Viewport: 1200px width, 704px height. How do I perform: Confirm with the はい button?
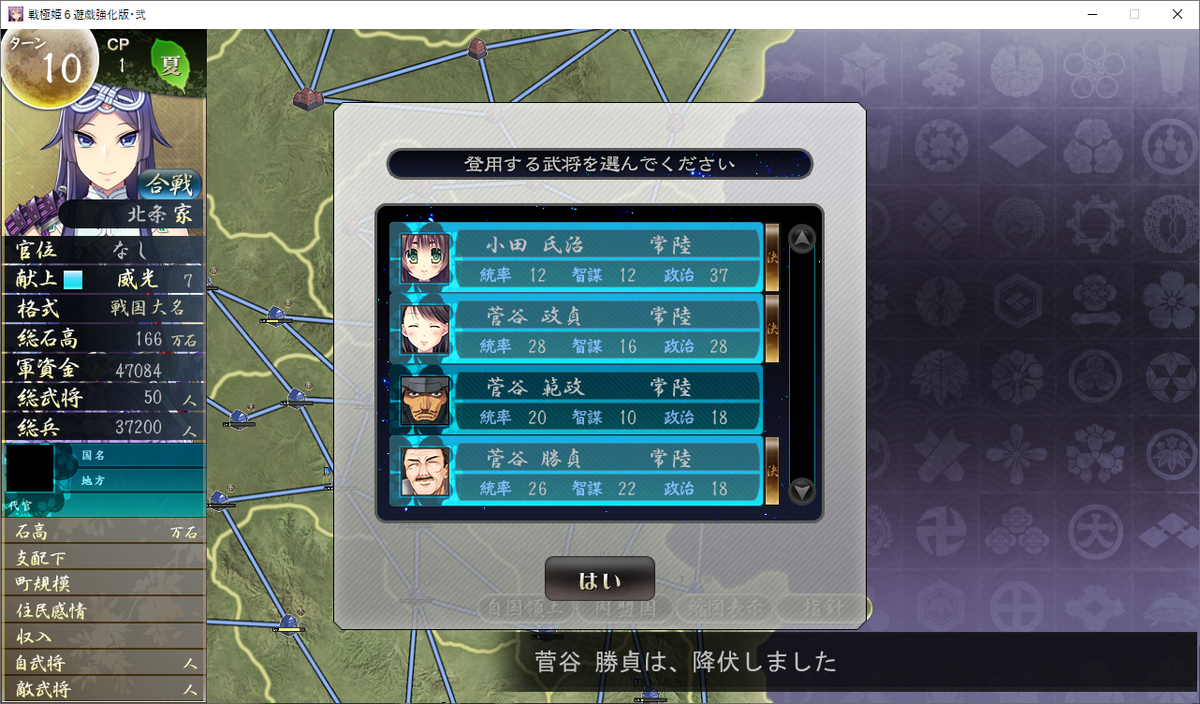pyautogui.click(x=599, y=580)
